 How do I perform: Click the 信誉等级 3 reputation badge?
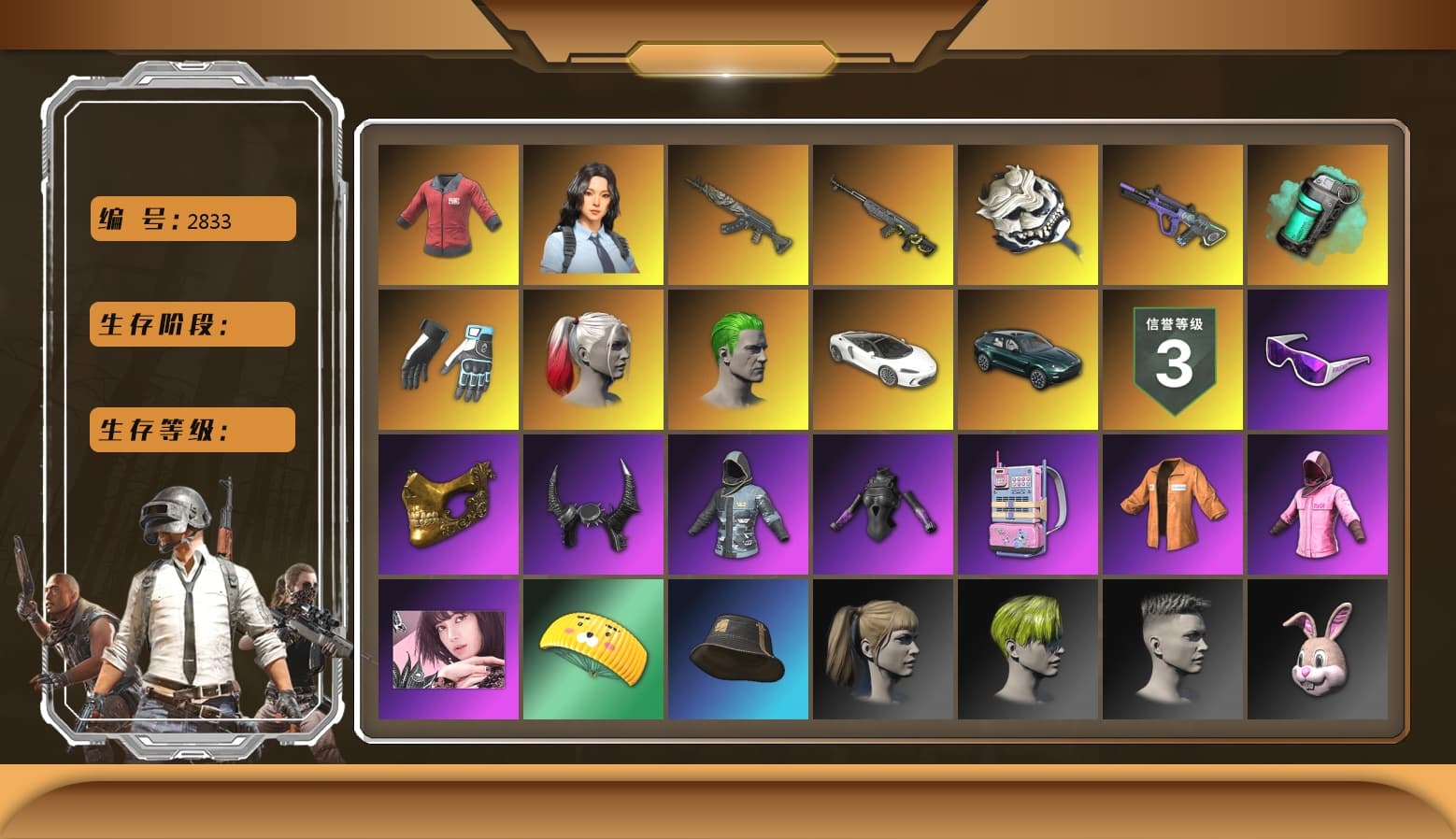(x=1172, y=359)
